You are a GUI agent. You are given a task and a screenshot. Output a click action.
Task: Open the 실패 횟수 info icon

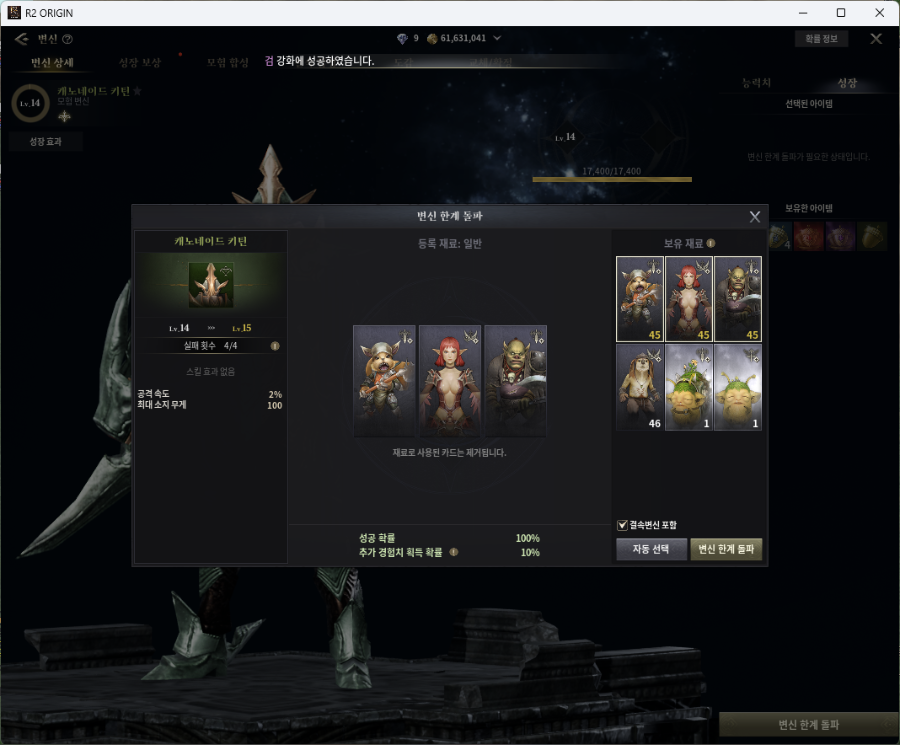[275, 346]
